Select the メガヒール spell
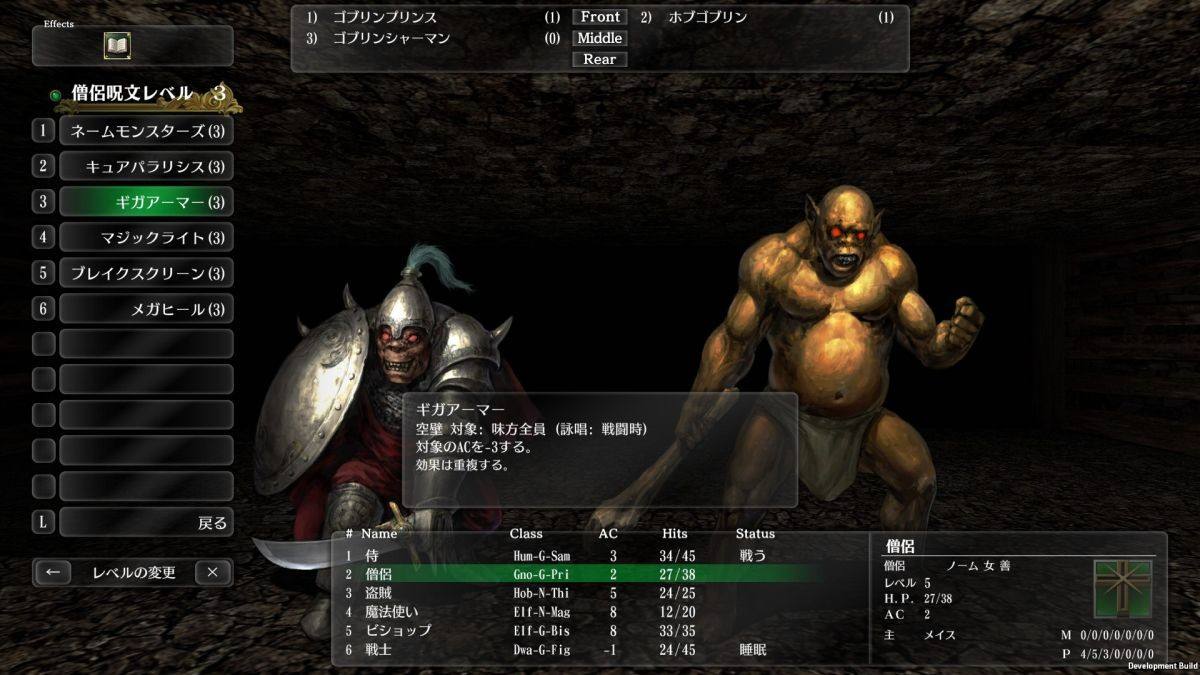Screen dimensions: 1200x675 pyautogui.click(x=146, y=308)
